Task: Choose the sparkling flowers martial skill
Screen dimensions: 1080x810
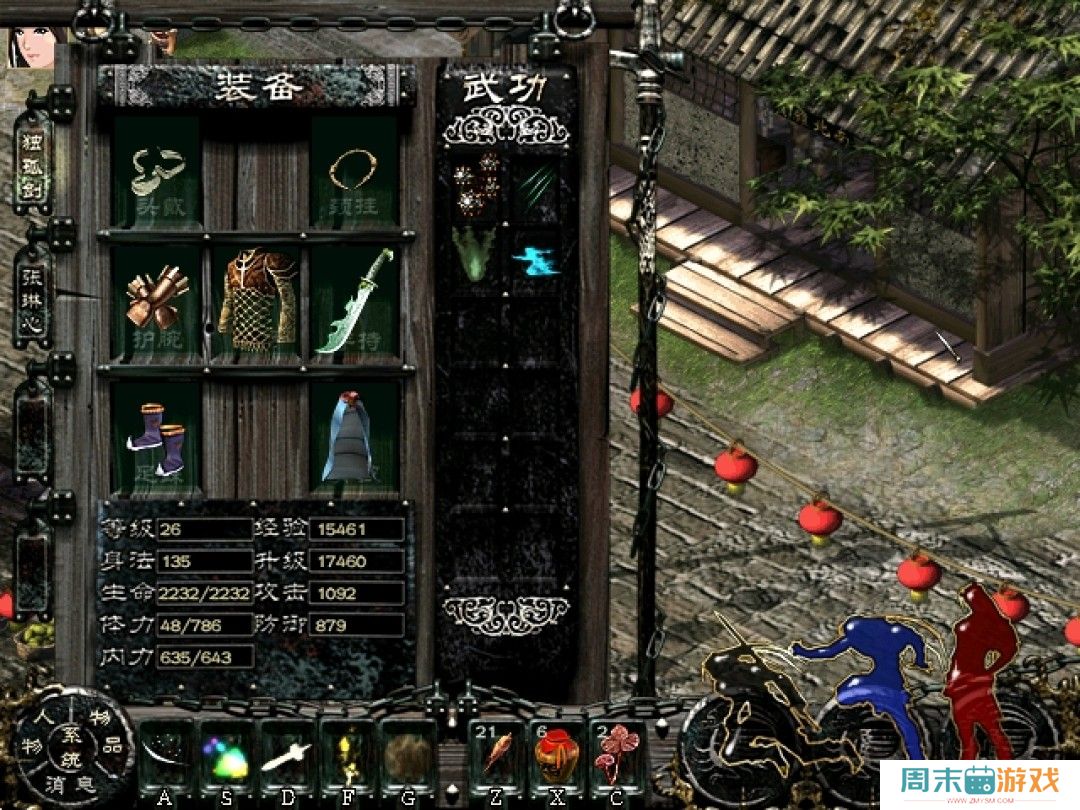Action: [x=475, y=184]
